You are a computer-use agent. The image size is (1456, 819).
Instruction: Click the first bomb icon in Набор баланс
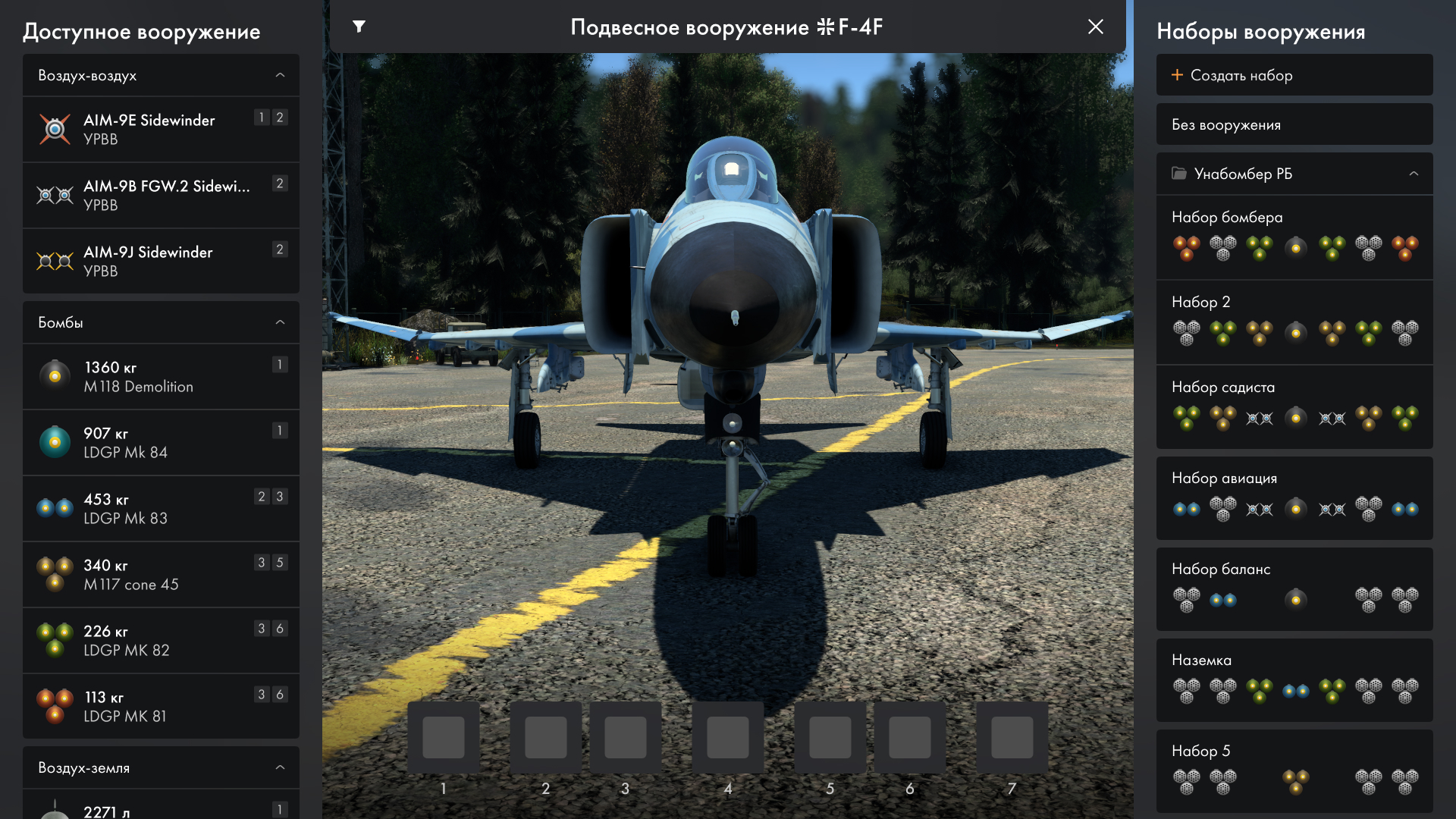[1187, 599]
